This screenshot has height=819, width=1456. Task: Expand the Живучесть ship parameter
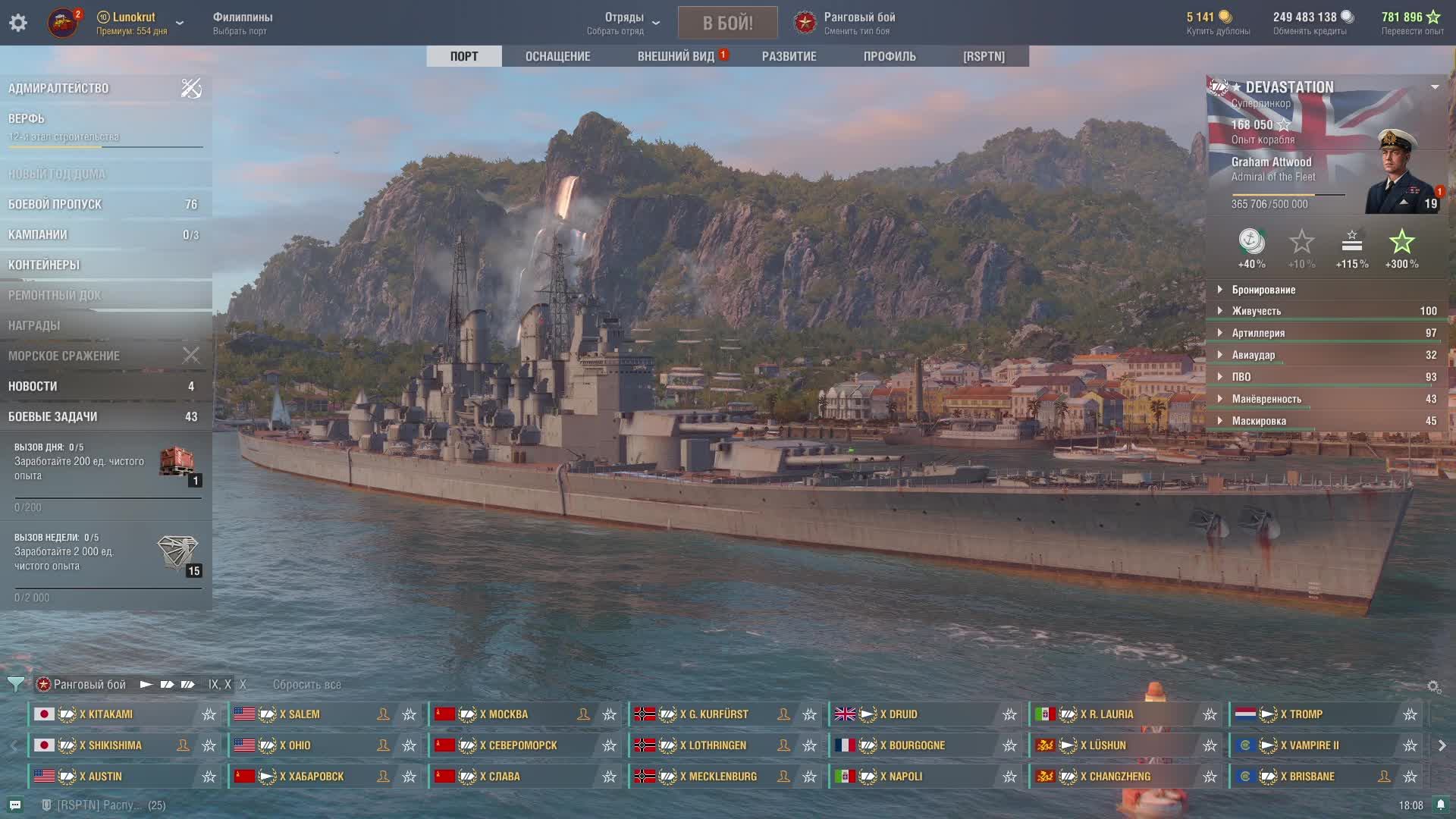point(1257,311)
